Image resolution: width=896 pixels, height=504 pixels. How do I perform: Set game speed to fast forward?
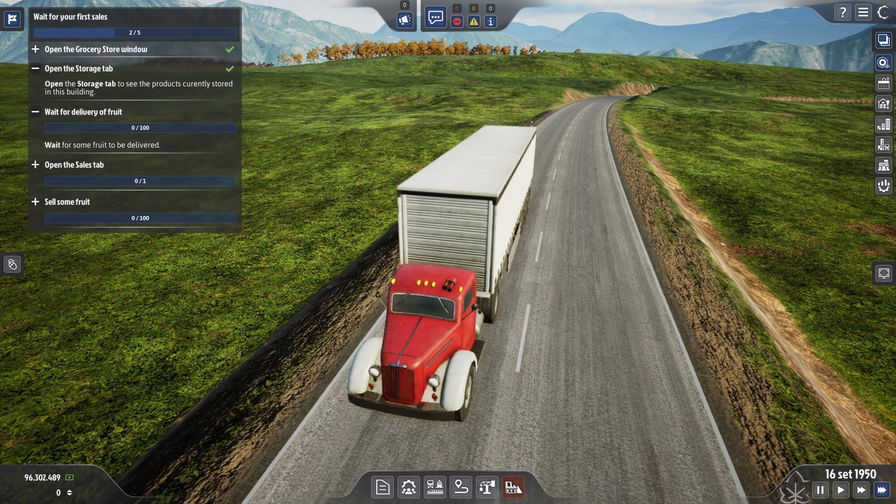[x=861, y=490]
